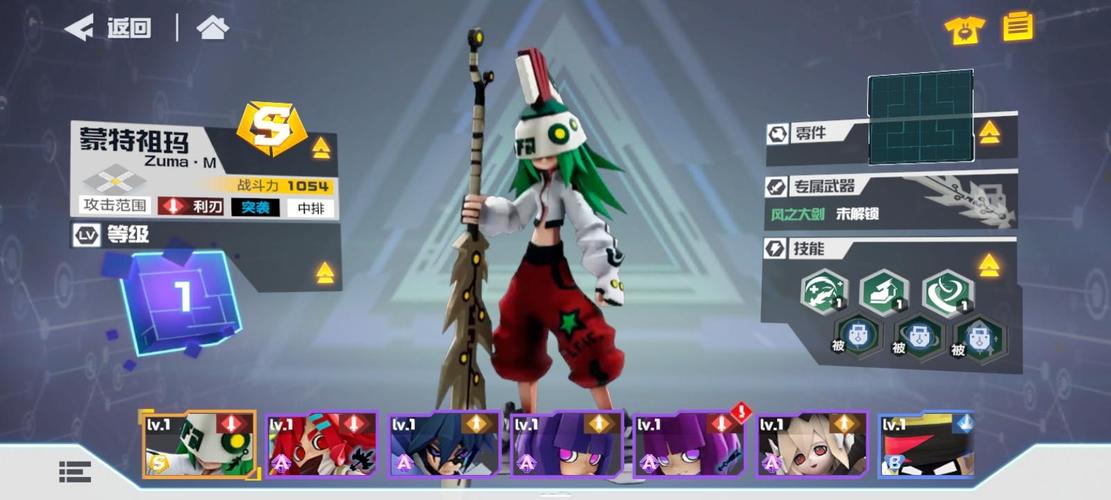The width and height of the screenshot is (1111, 500).
Task: Show the 攻击范围 attack range info
Action: click(115, 206)
